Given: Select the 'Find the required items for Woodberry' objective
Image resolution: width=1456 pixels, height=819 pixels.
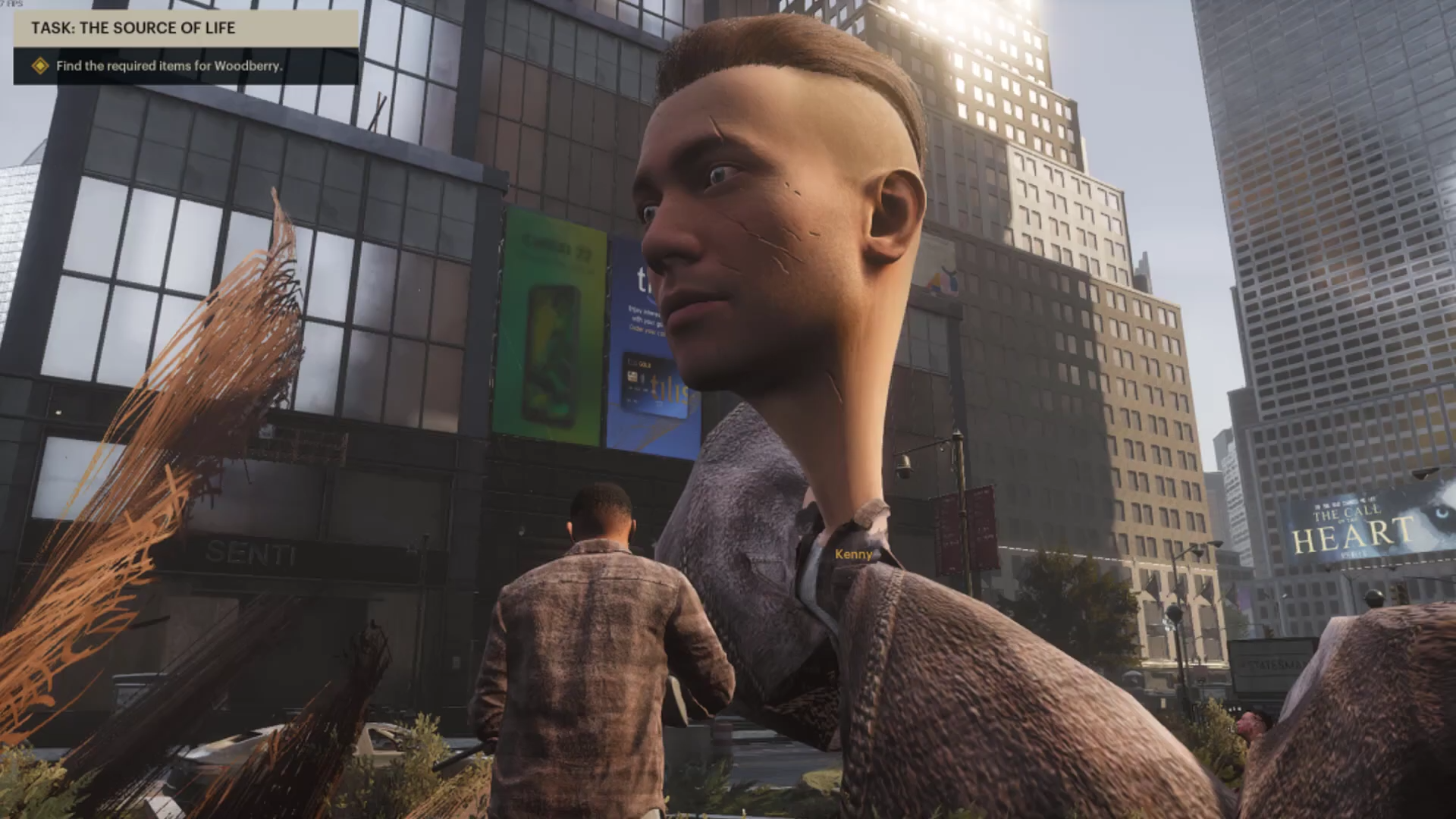Looking at the screenshot, I should 168,66.
